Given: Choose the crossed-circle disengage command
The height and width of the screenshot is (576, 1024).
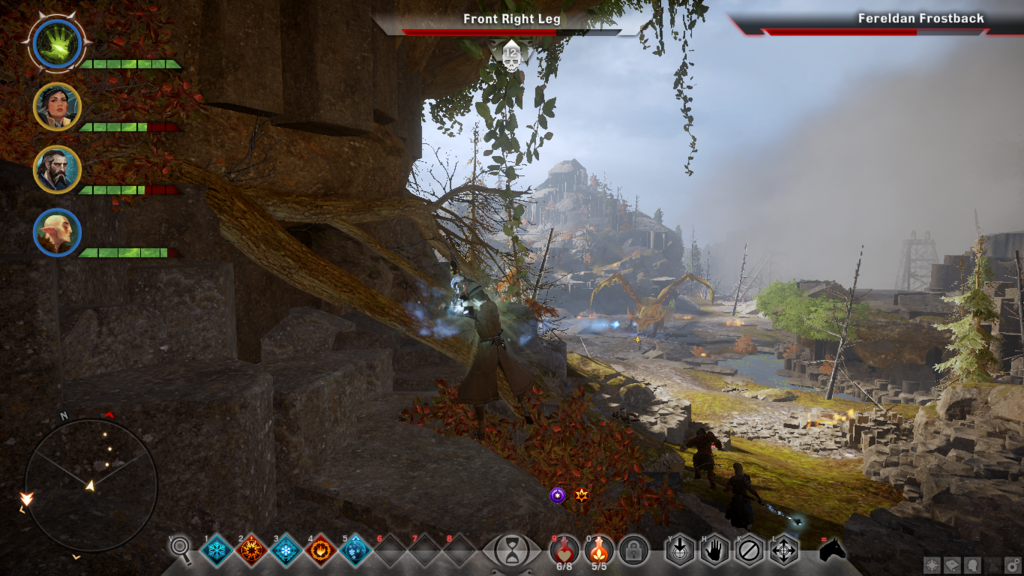Looking at the screenshot, I should coord(748,550).
